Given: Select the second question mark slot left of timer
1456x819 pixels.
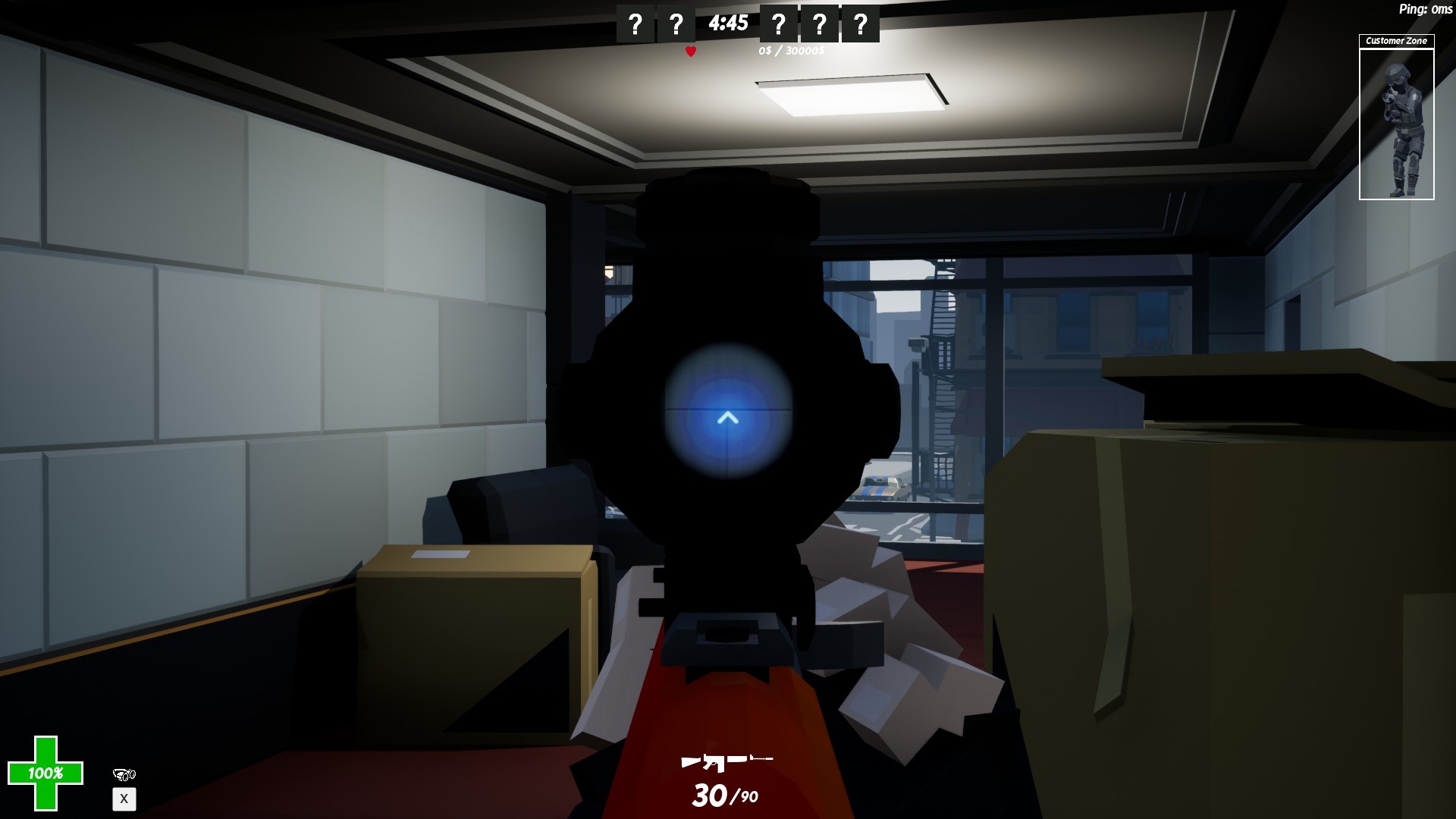Looking at the screenshot, I should 675,23.
